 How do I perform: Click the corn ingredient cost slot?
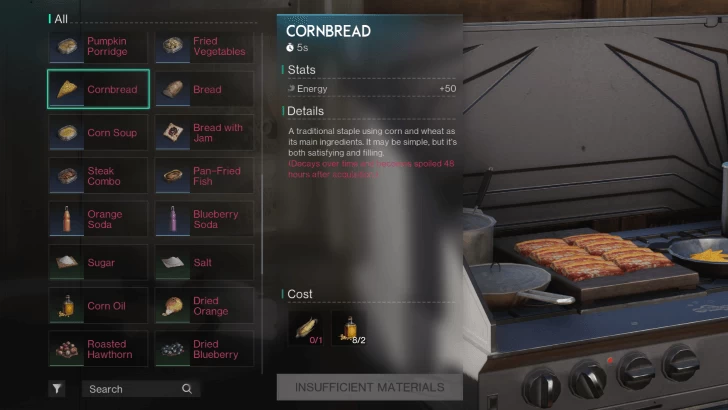click(305, 328)
